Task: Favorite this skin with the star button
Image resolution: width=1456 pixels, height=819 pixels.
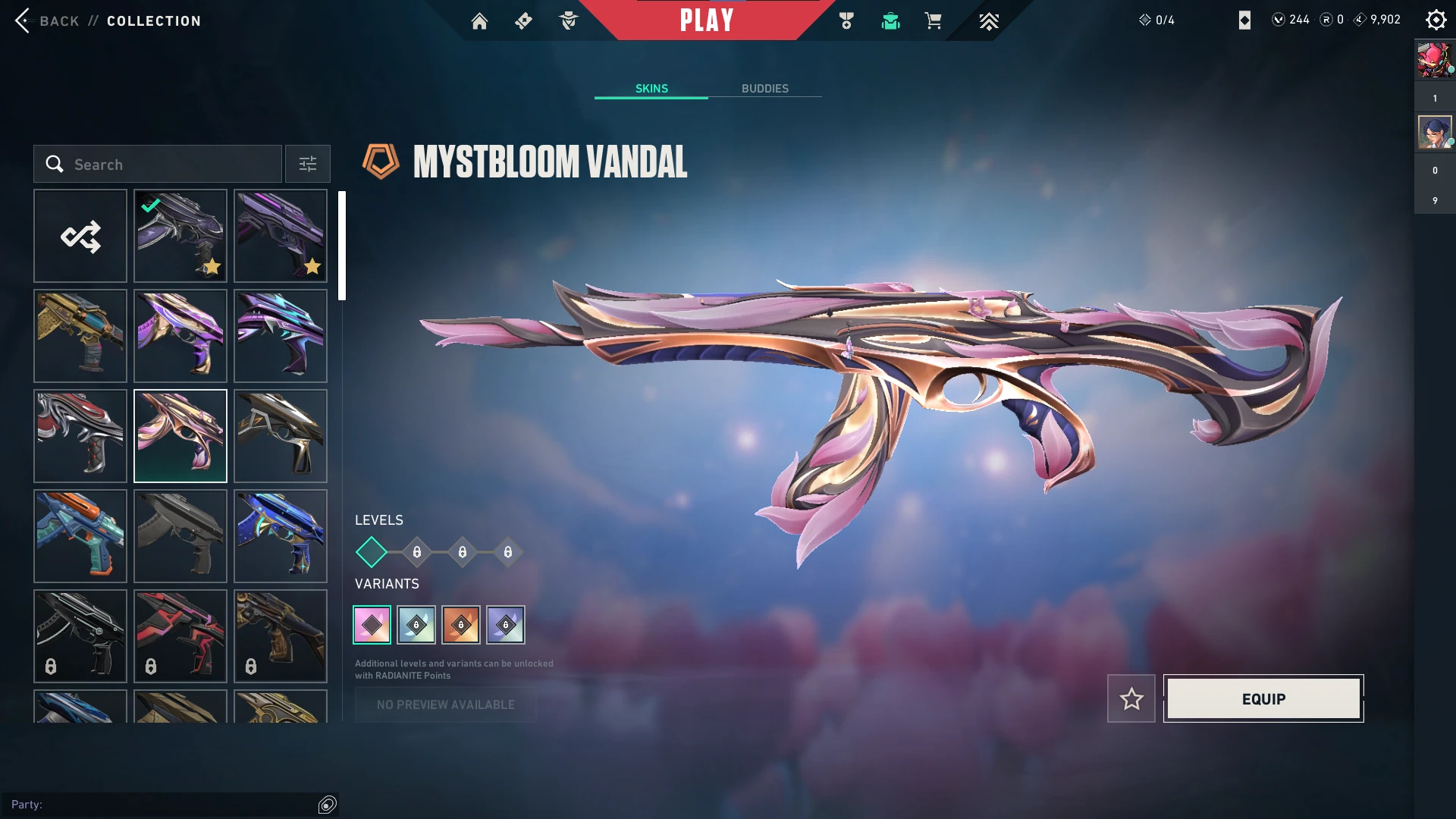Action: tap(1131, 698)
